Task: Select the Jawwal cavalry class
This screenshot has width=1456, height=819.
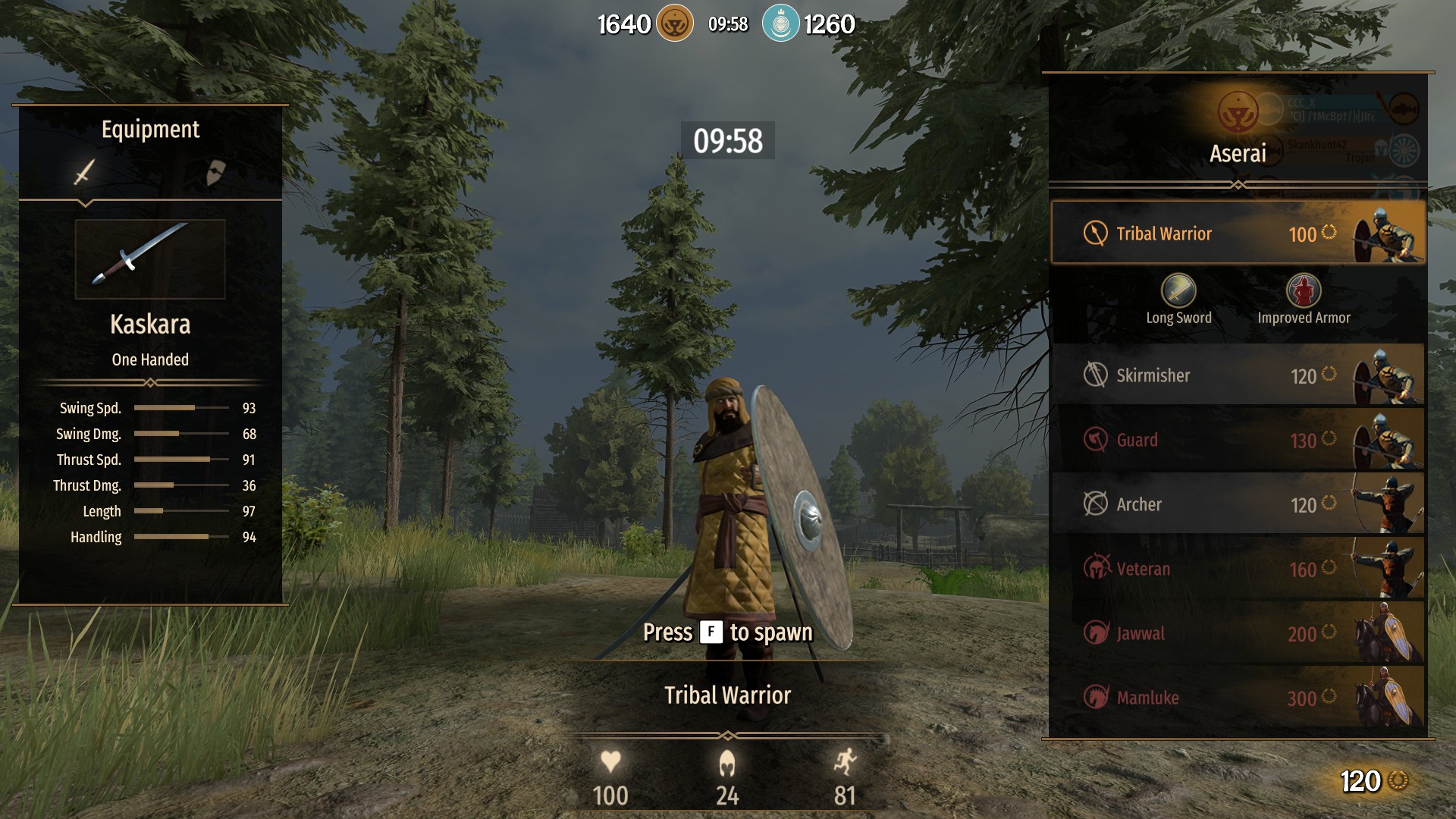Action: [x=1238, y=633]
